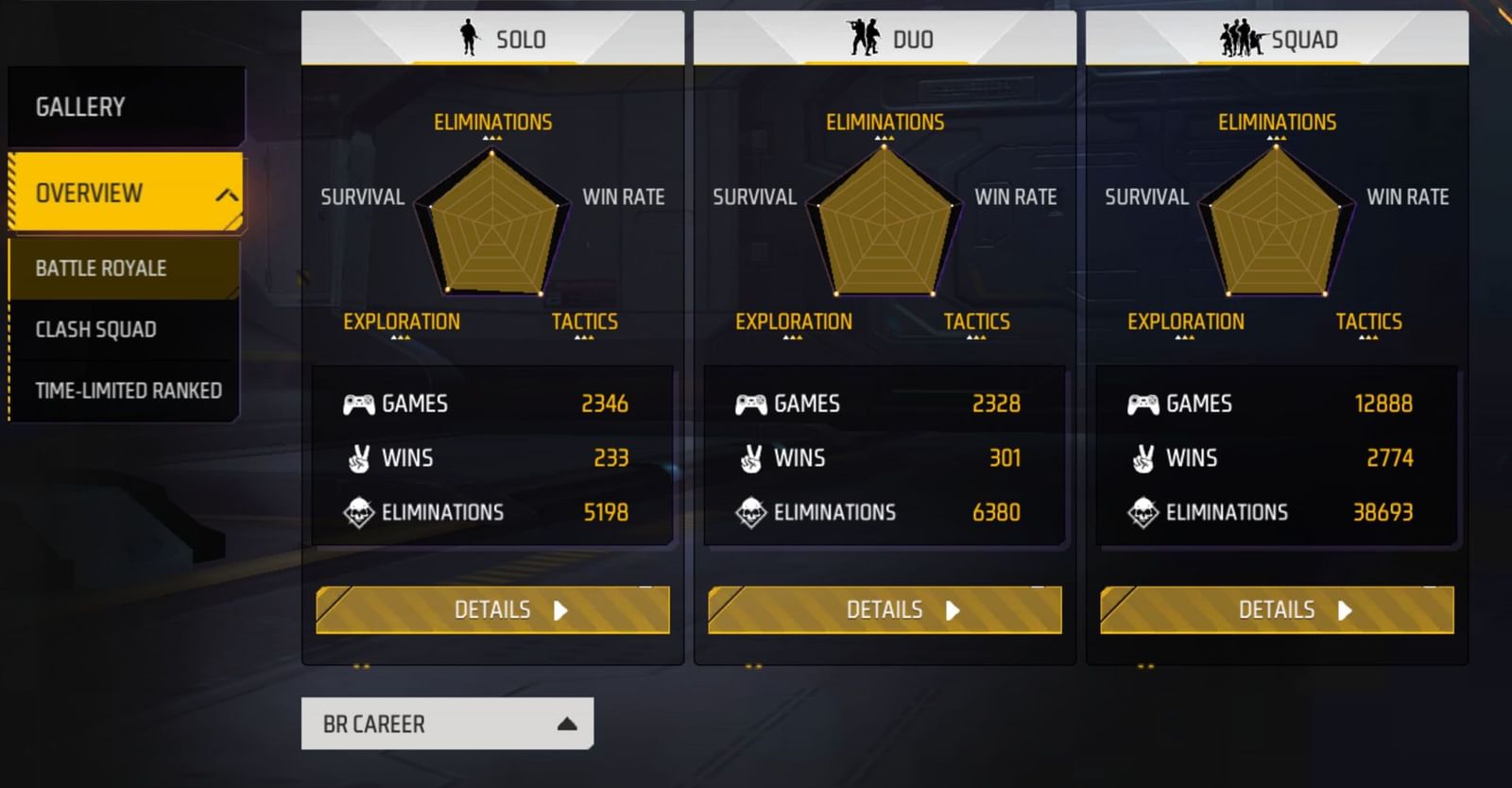This screenshot has height=788, width=1512.
Task: Select the Overview menu item
Action: (88, 192)
